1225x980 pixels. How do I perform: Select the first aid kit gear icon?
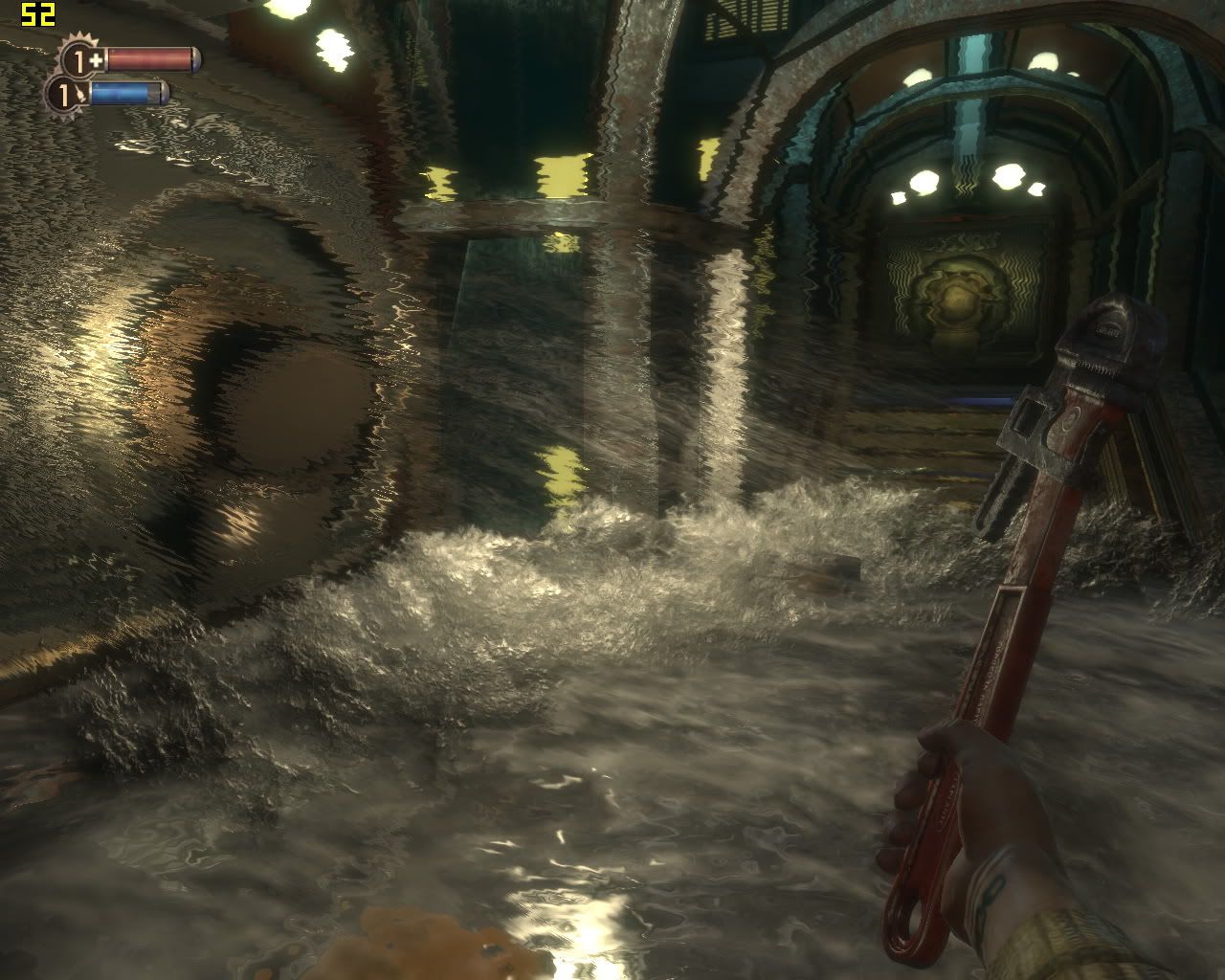pos(78,60)
